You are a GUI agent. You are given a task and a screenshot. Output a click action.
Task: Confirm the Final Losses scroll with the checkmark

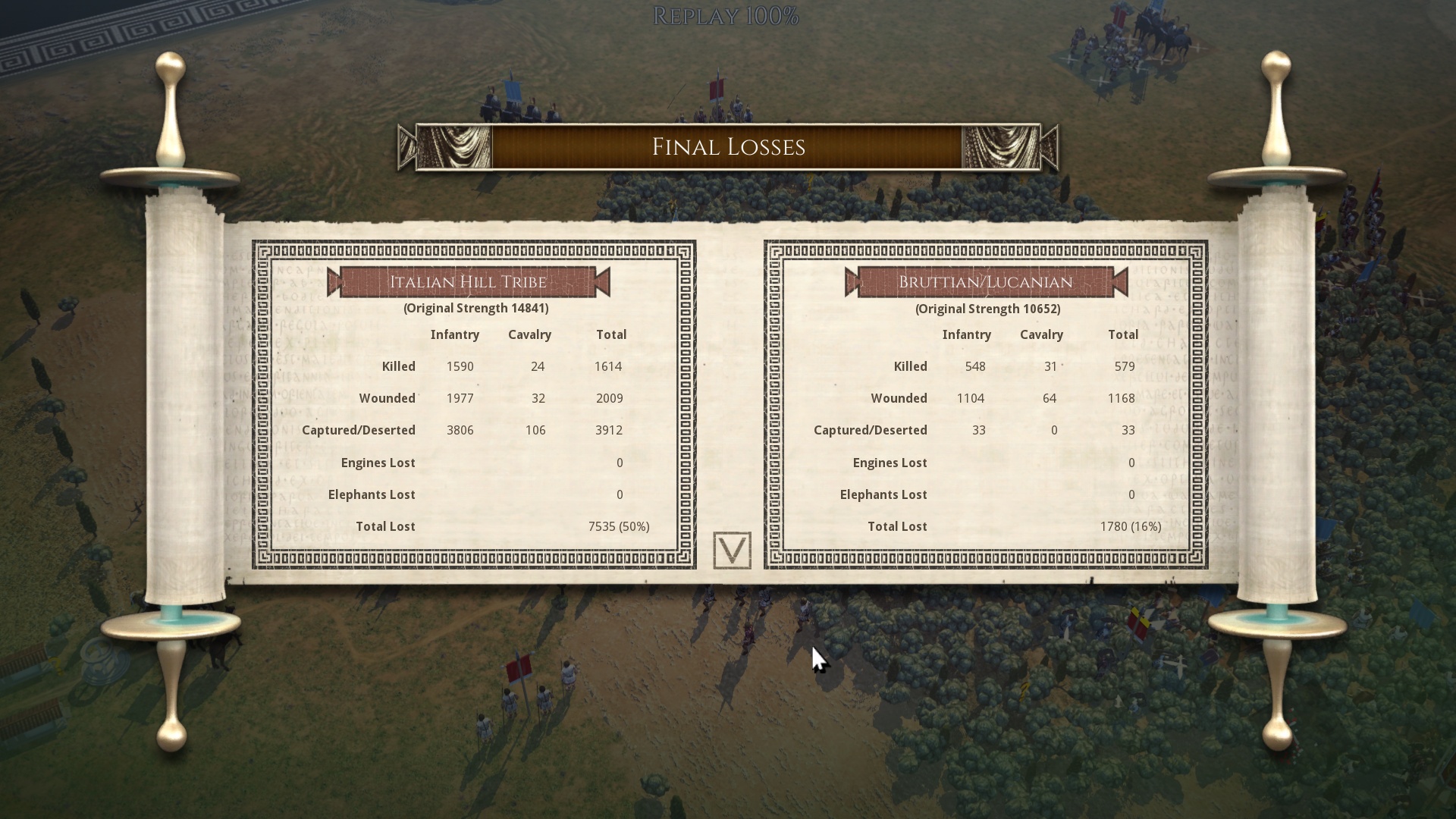732,550
